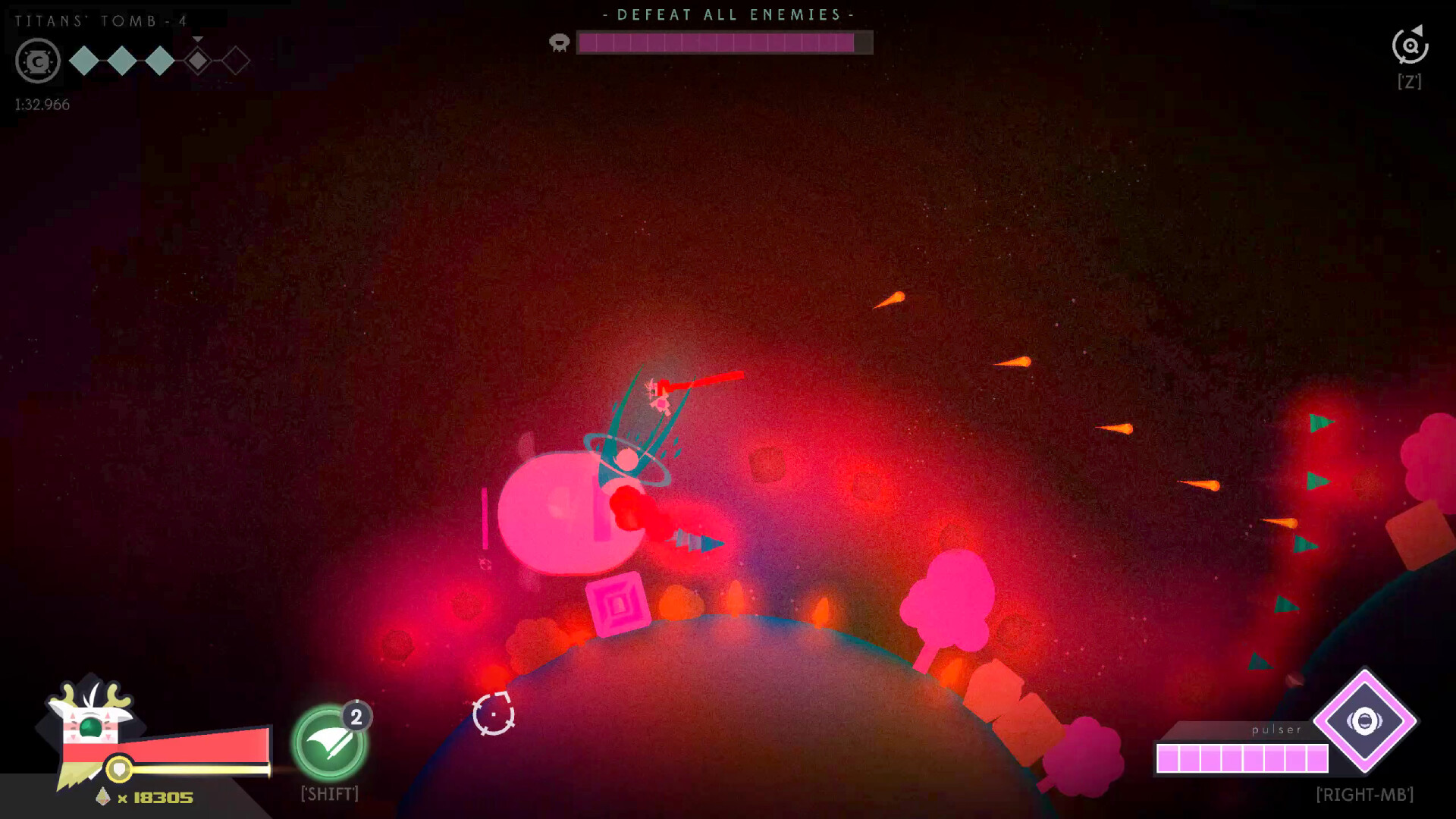1456x819 pixels.
Task: Toggle the last hollow diamond stage node
Action: pos(234,61)
